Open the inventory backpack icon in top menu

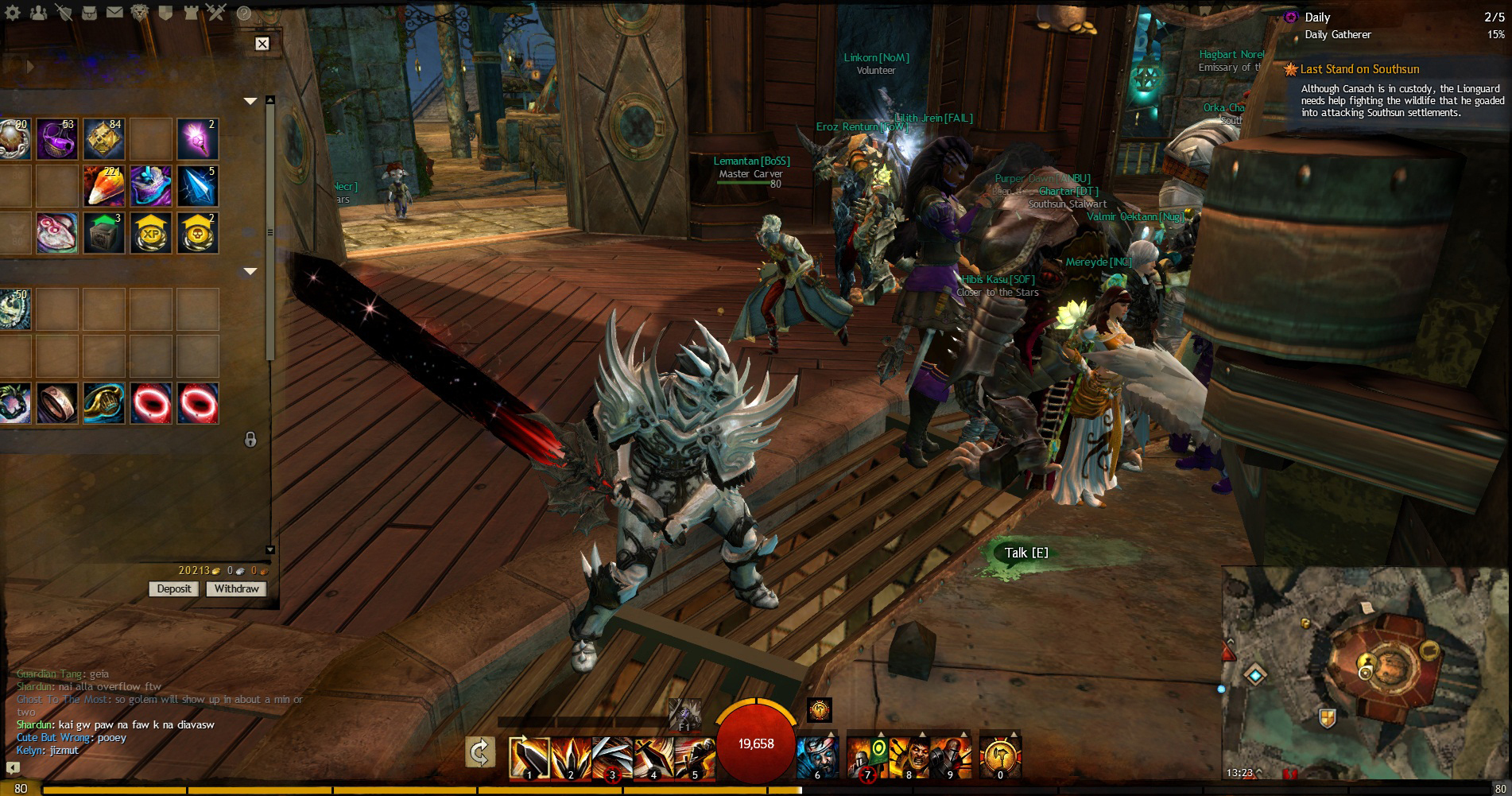[89, 13]
